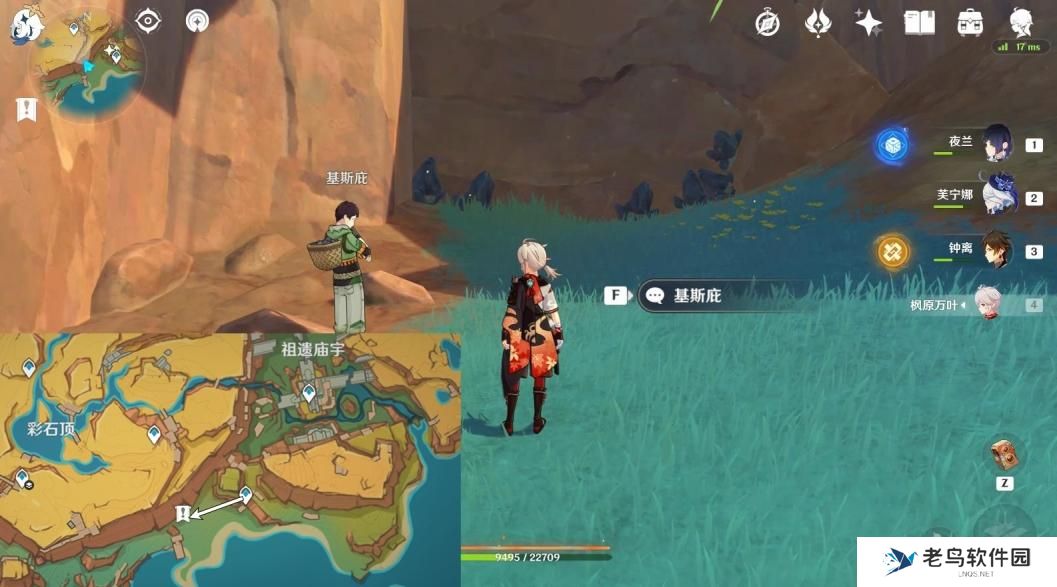Image resolution: width=1057 pixels, height=587 pixels.
Task: Open the adventurer handbook book icon
Action: [919, 23]
